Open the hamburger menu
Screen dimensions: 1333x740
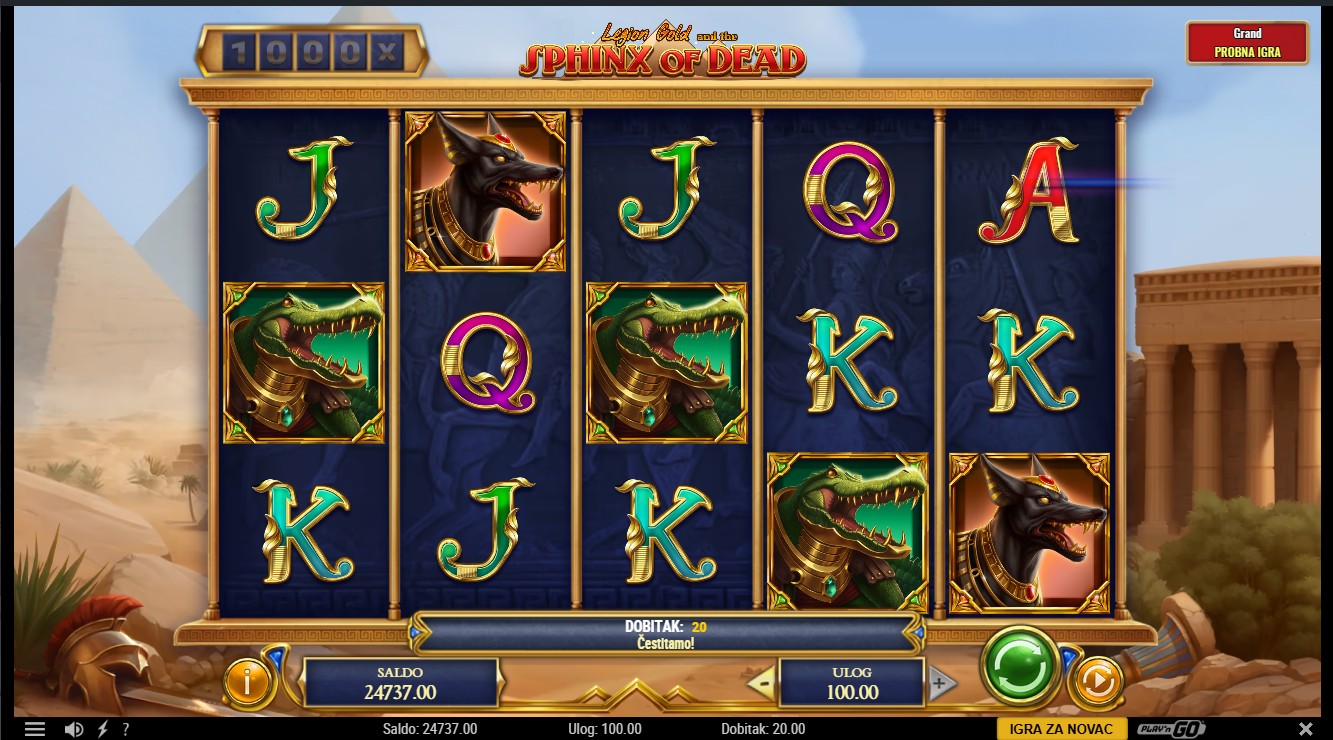pos(35,729)
